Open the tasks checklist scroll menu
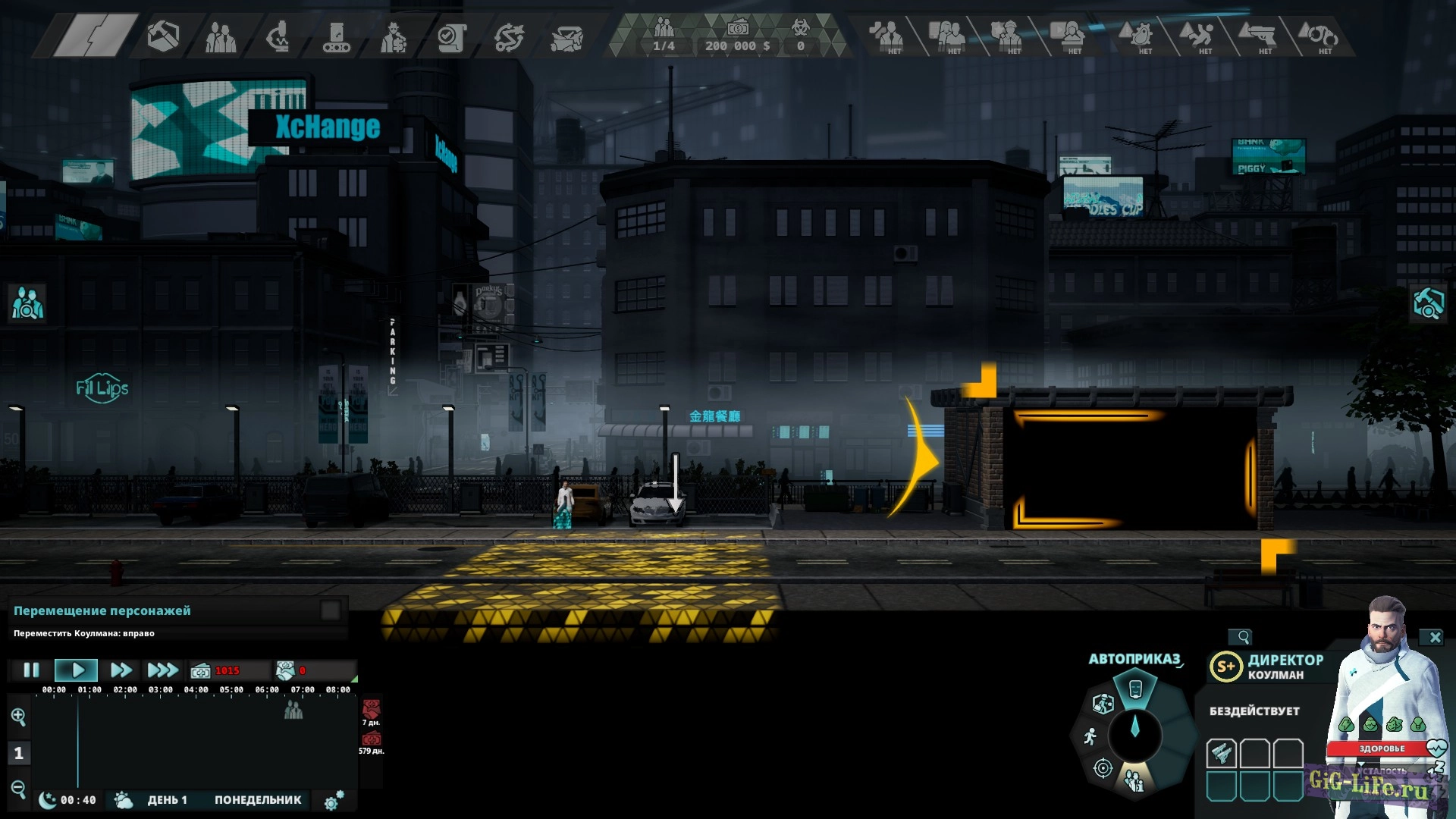 (x=451, y=36)
